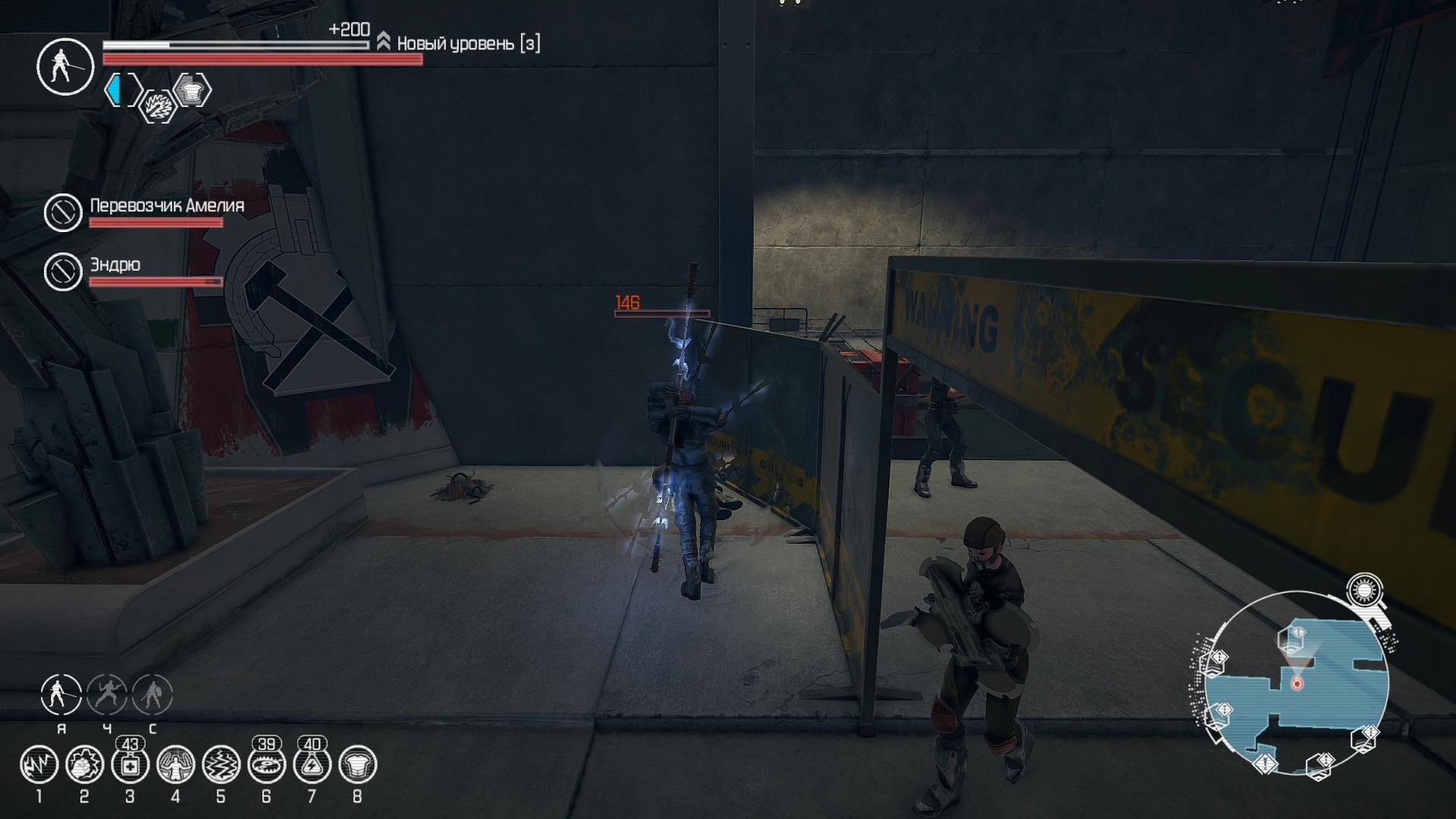Switch to the shield guard stance
The width and height of the screenshot is (1456, 819).
(x=152, y=695)
